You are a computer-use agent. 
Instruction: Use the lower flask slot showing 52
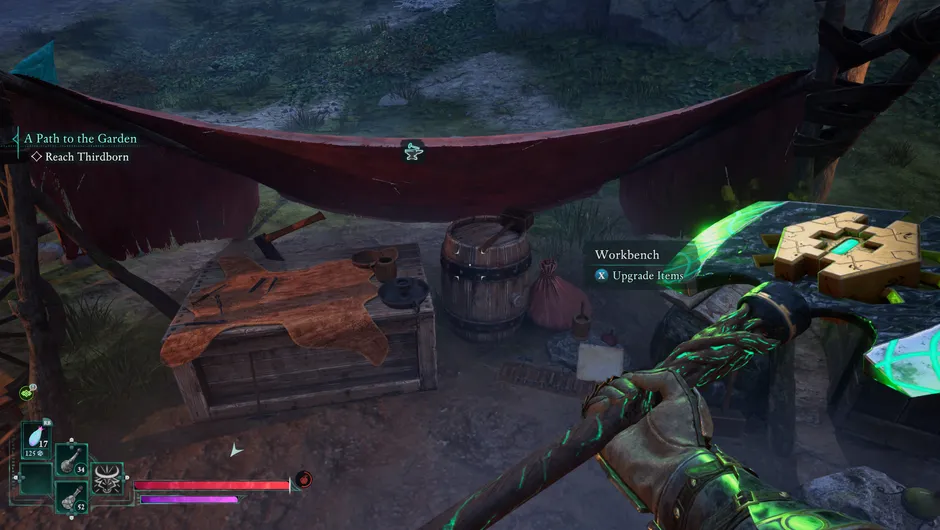point(72,497)
